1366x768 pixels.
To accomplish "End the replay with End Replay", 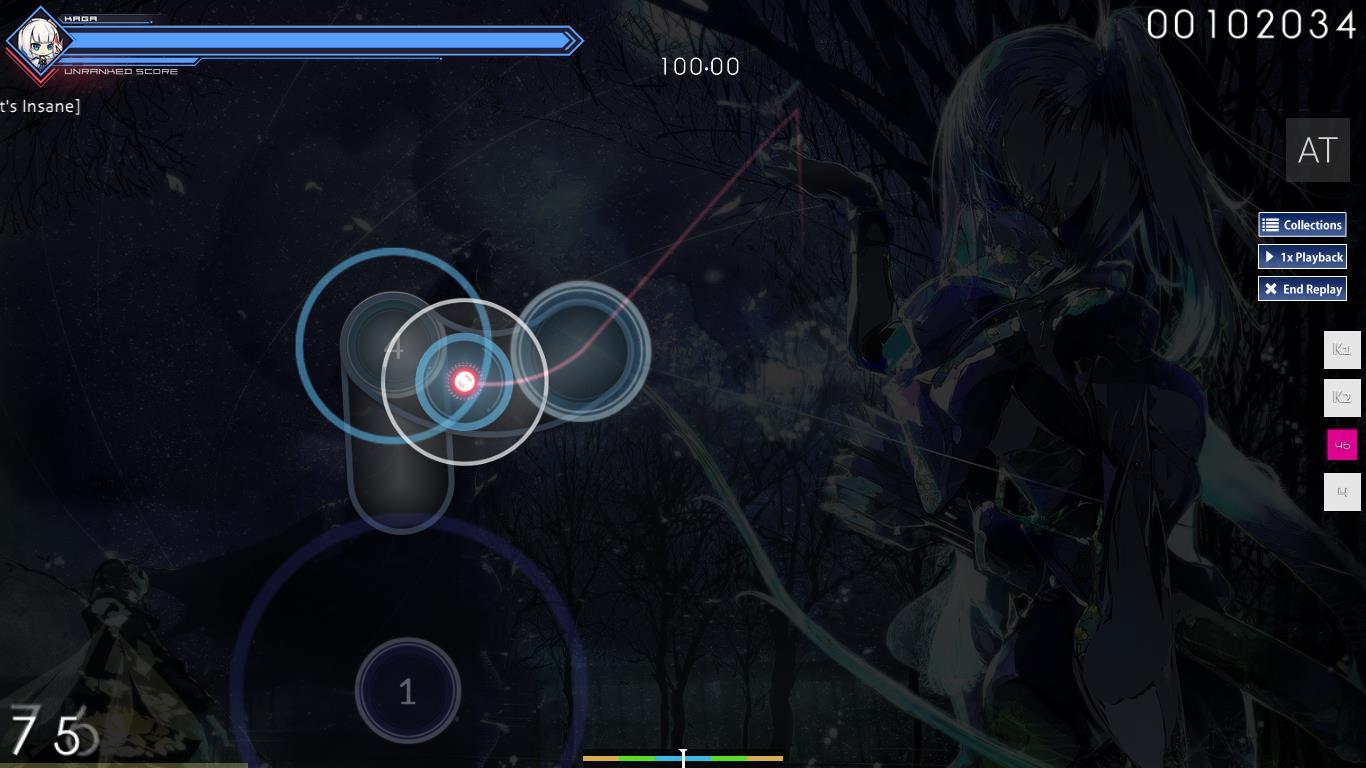I will point(1302,289).
